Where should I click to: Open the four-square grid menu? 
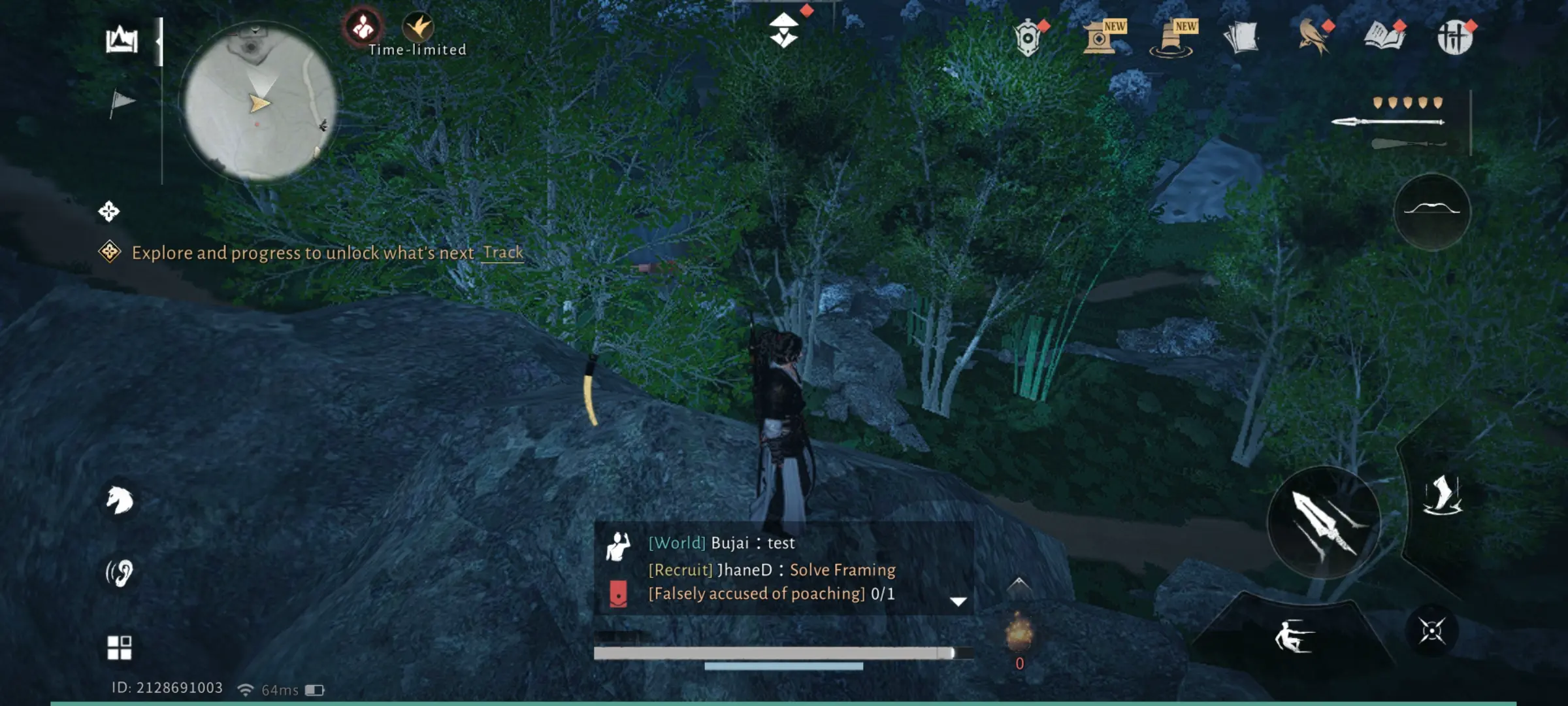point(120,647)
